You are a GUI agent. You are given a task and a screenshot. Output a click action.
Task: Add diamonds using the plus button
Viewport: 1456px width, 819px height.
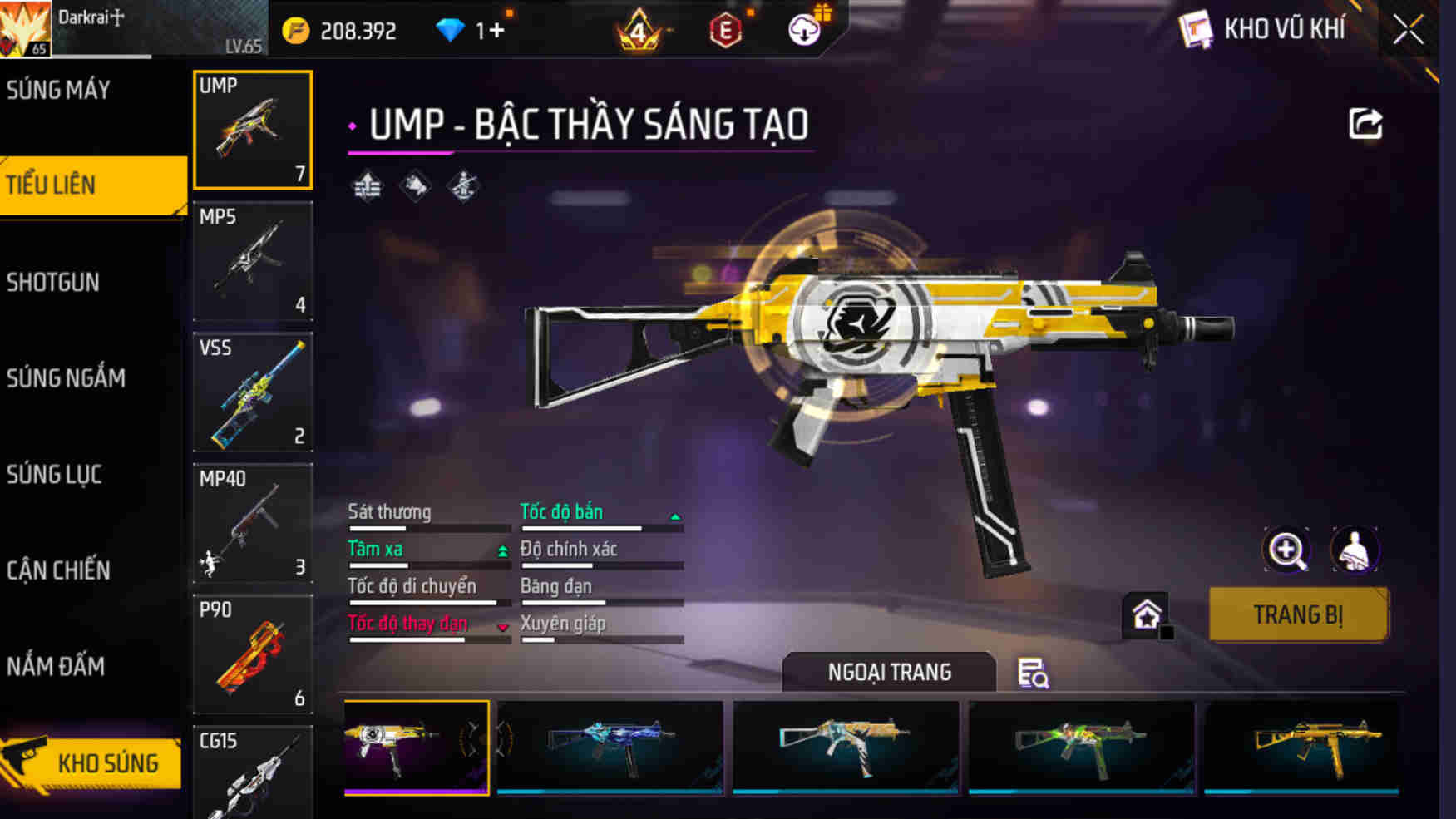pos(496,31)
